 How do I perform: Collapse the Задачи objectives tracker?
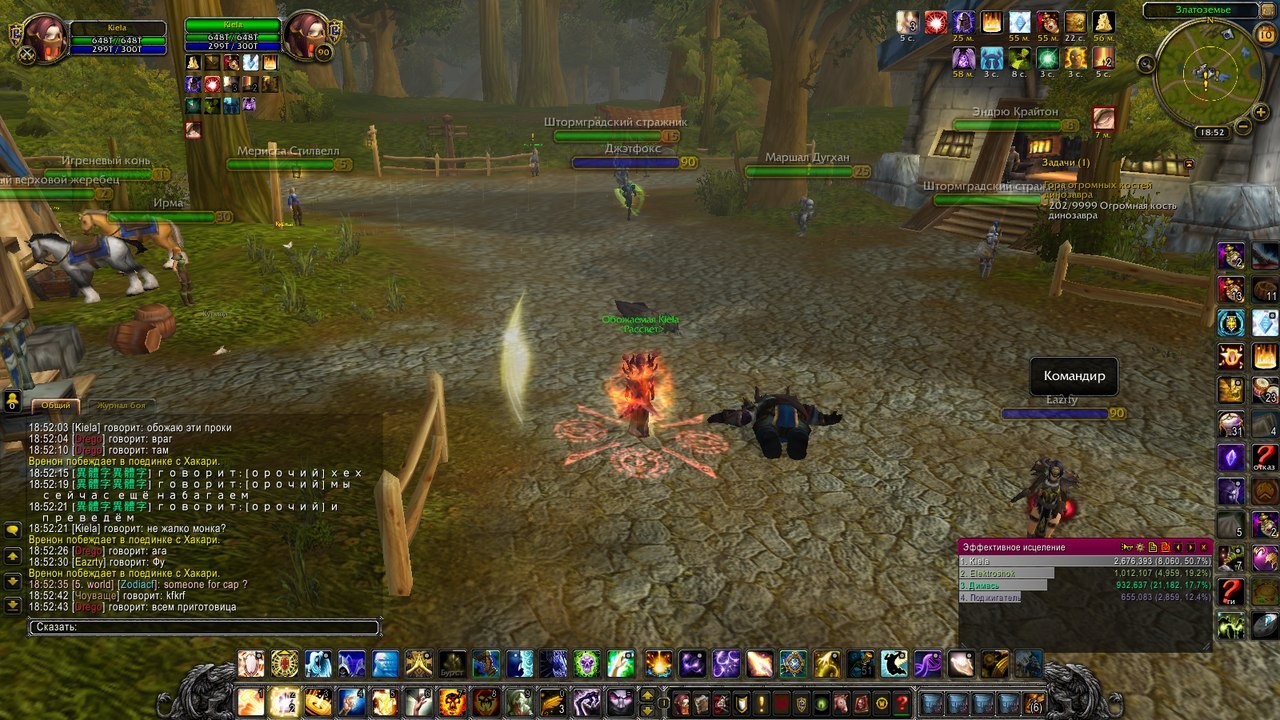pyautogui.click(x=1189, y=163)
